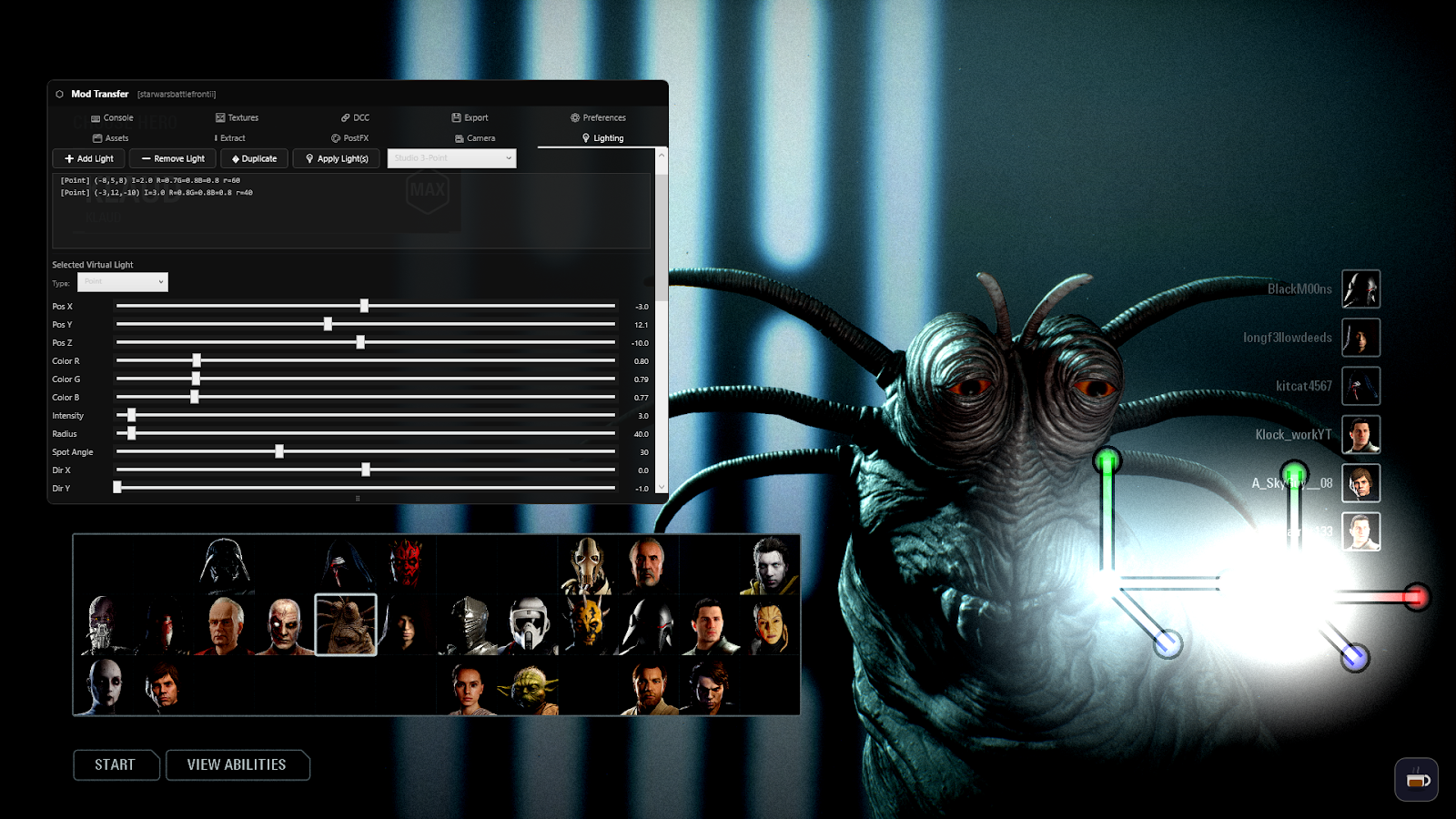Image resolution: width=1456 pixels, height=819 pixels.
Task: Open the Console panel
Action: click(x=111, y=117)
